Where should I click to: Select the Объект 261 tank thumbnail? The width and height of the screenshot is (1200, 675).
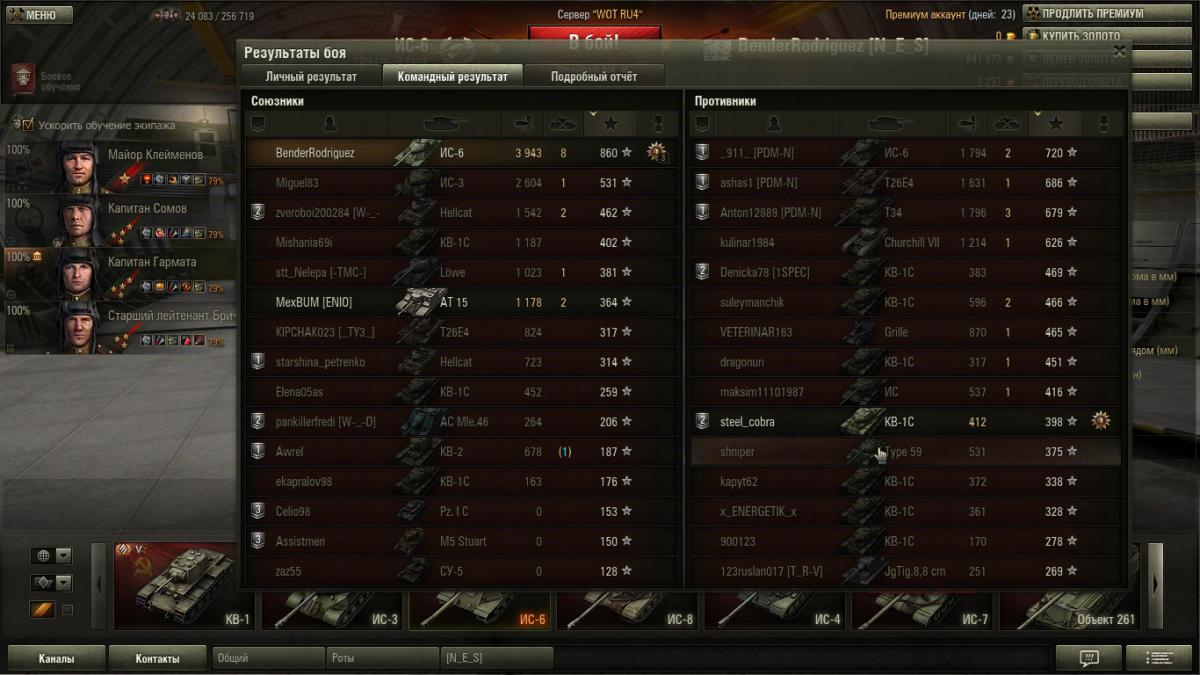(x=1070, y=612)
